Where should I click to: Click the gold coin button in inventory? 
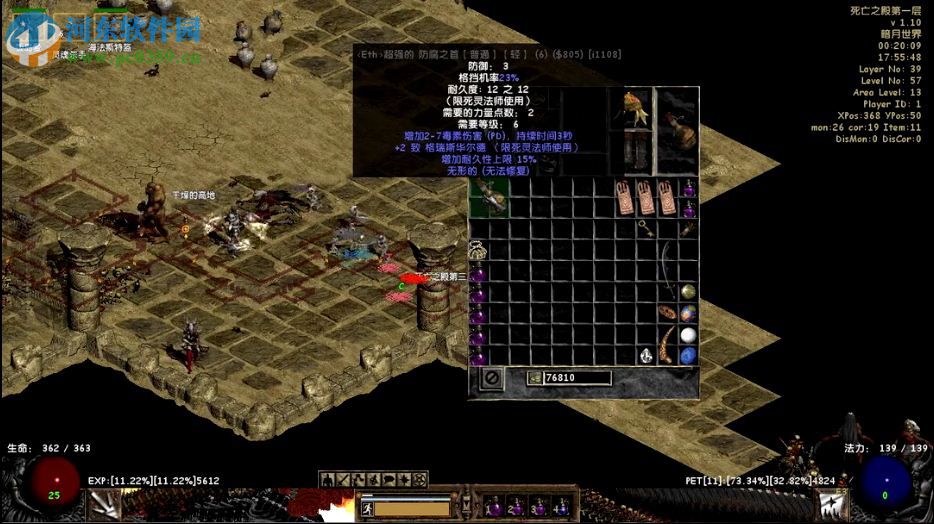pos(535,378)
